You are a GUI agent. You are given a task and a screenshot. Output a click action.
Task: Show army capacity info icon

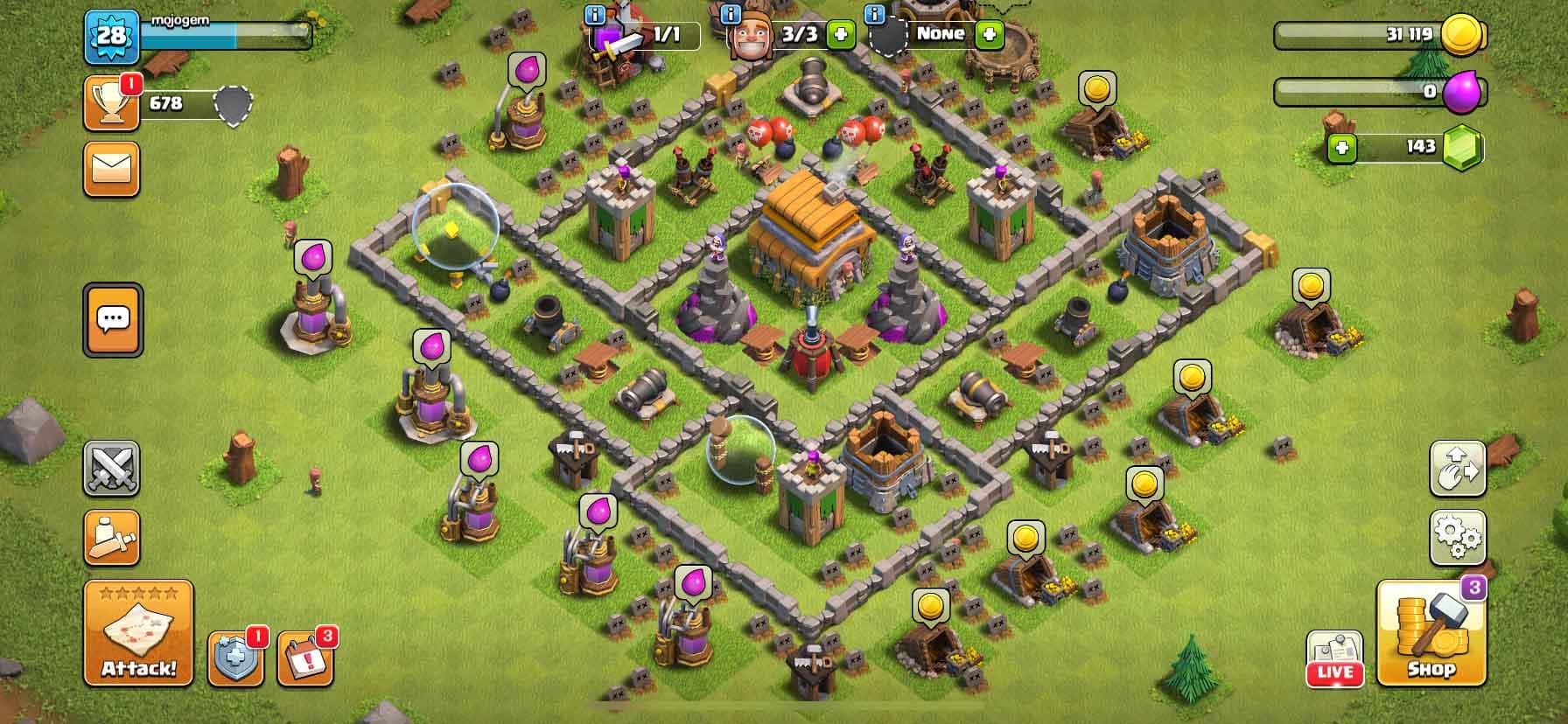coord(596,14)
